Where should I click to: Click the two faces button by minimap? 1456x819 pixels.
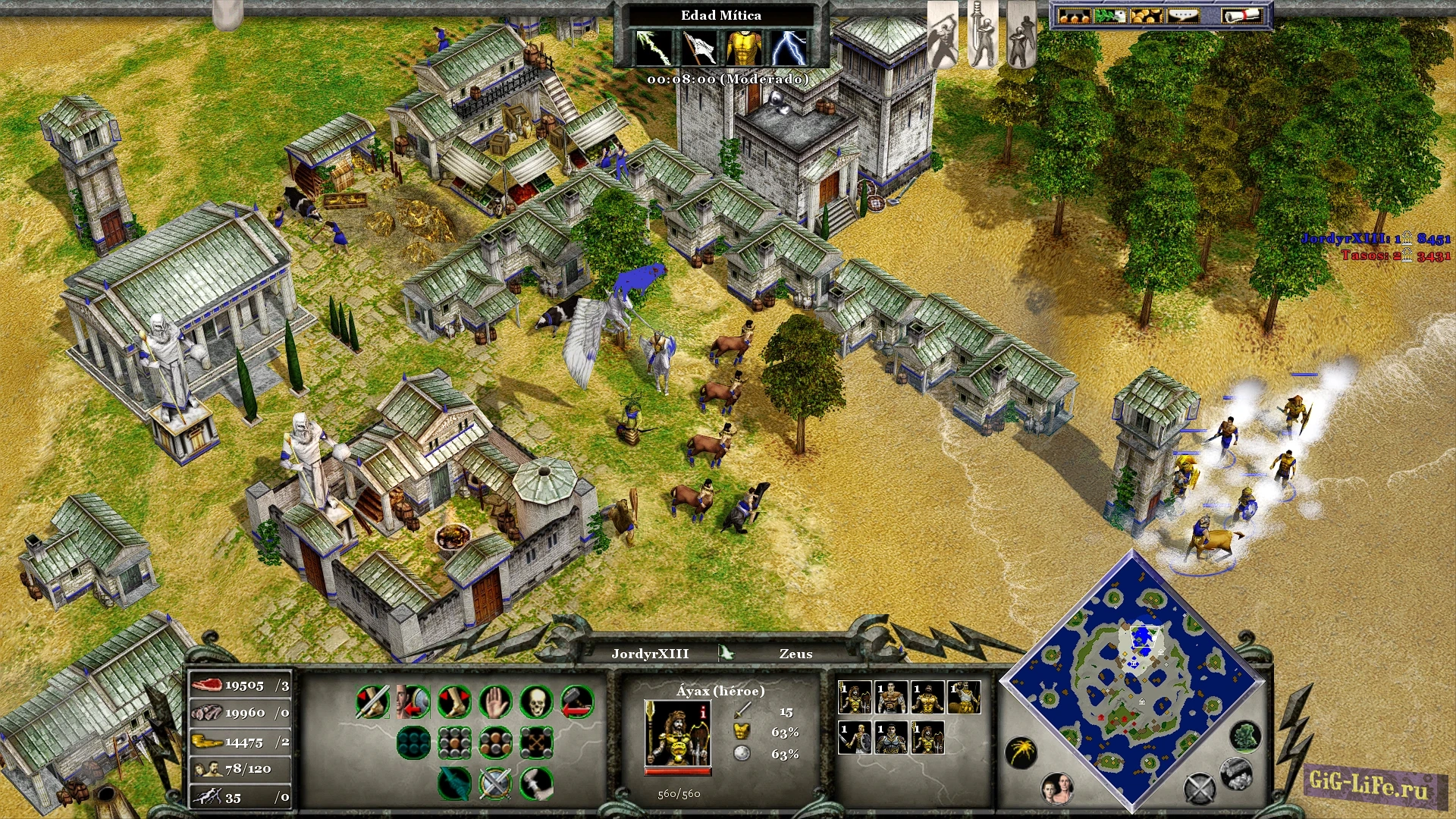pos(1056,789)
